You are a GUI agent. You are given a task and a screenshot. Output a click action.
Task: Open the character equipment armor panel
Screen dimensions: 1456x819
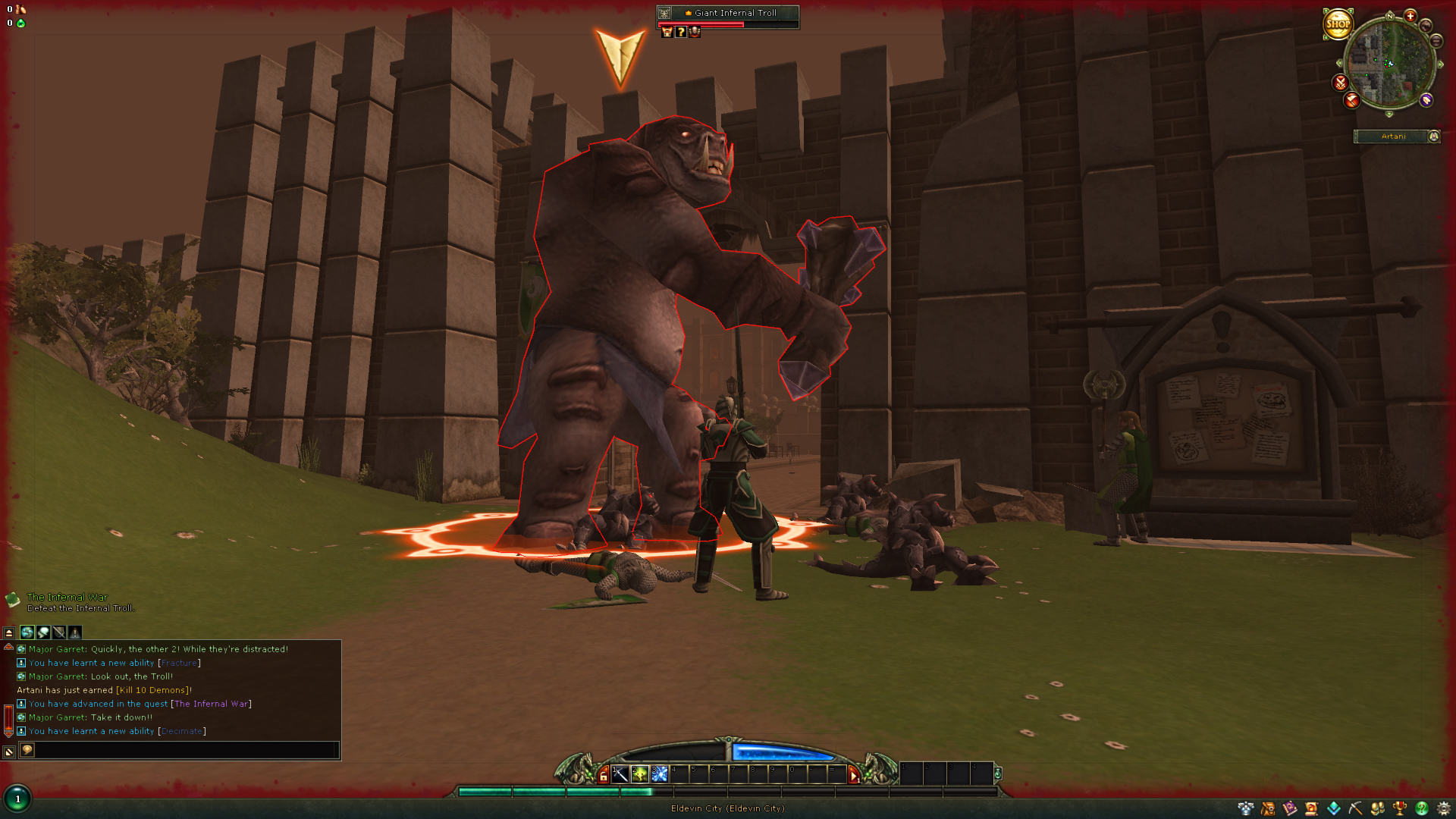click(x=1246, y=808)
